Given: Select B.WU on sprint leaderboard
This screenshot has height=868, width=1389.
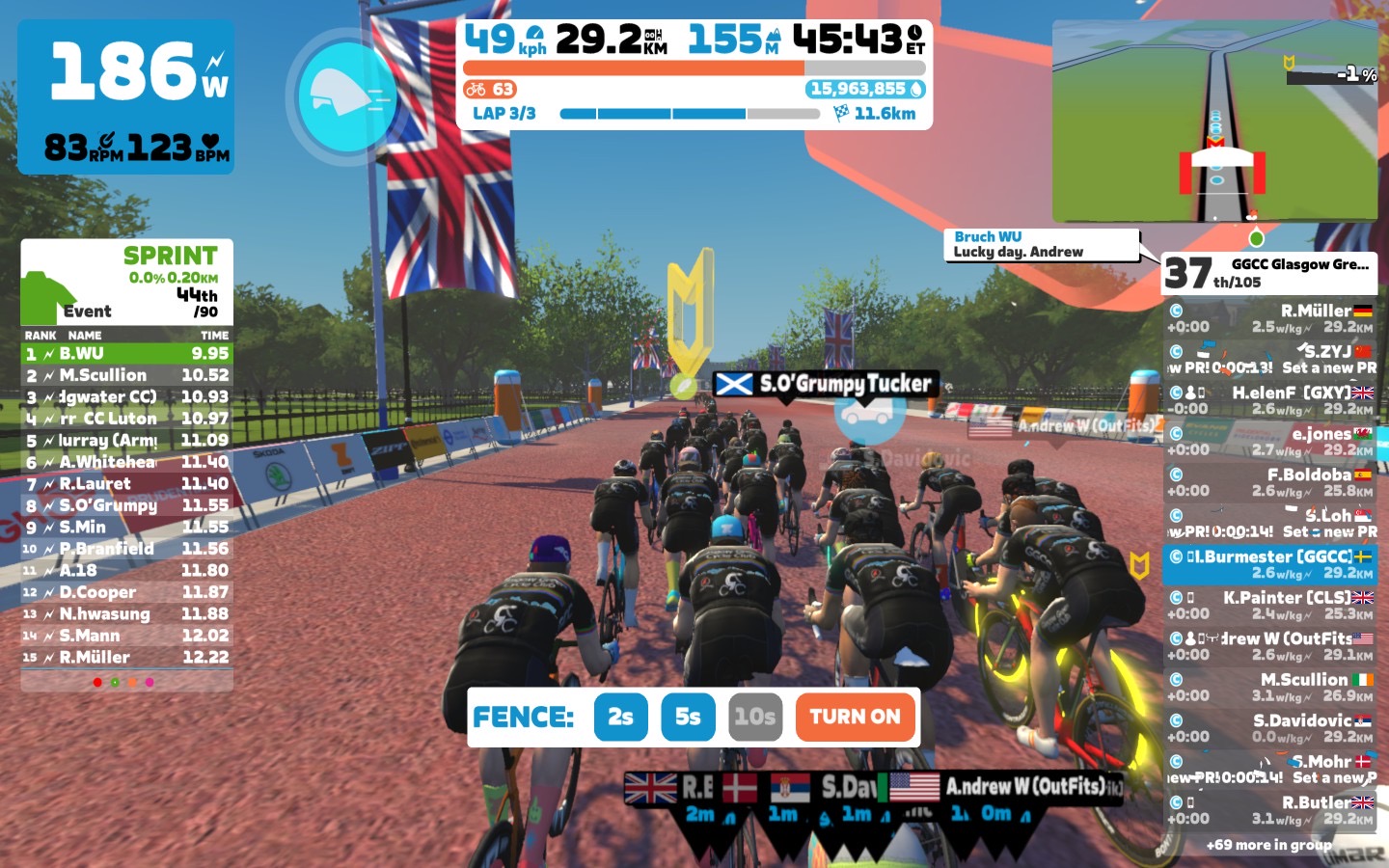Looking at the screenshot, I should 126,354.
